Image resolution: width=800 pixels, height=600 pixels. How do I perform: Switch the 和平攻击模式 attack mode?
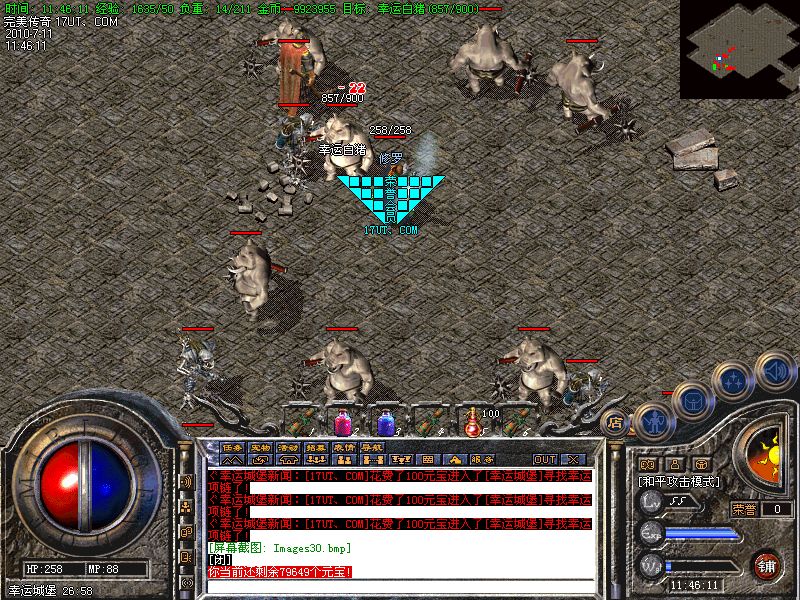point(680,482)
